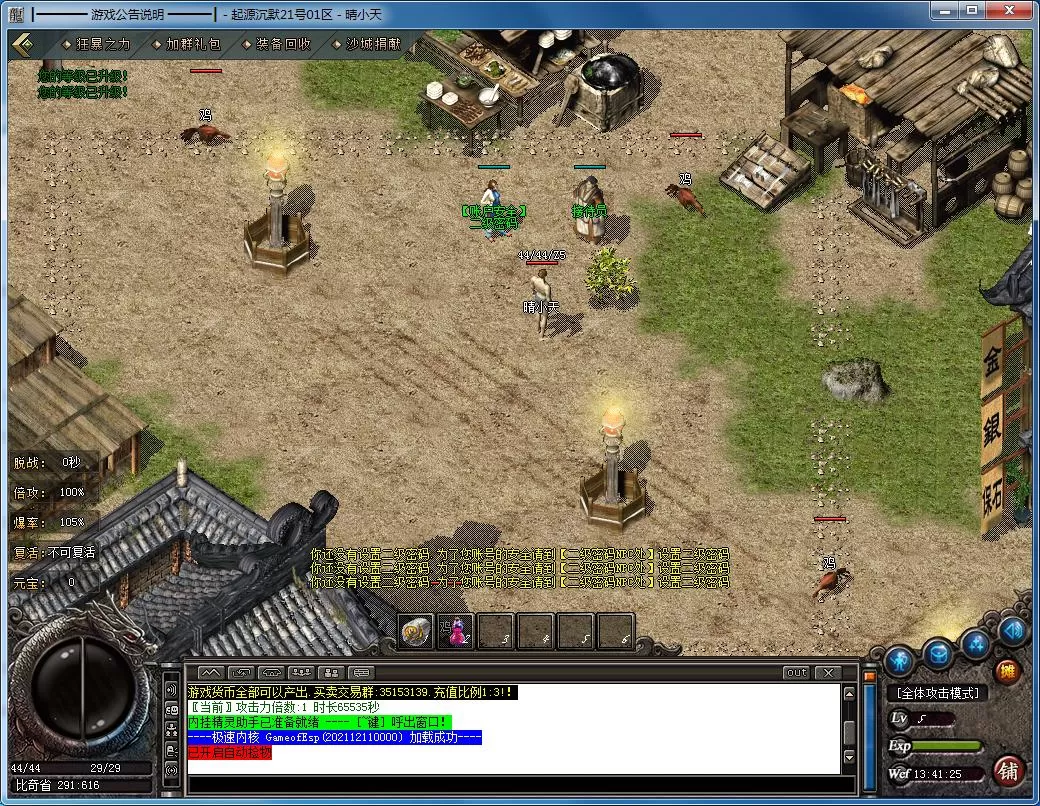The image size is (1040, 806).
Task: Close the chat panel with the X button
Action: pos(827,672)
